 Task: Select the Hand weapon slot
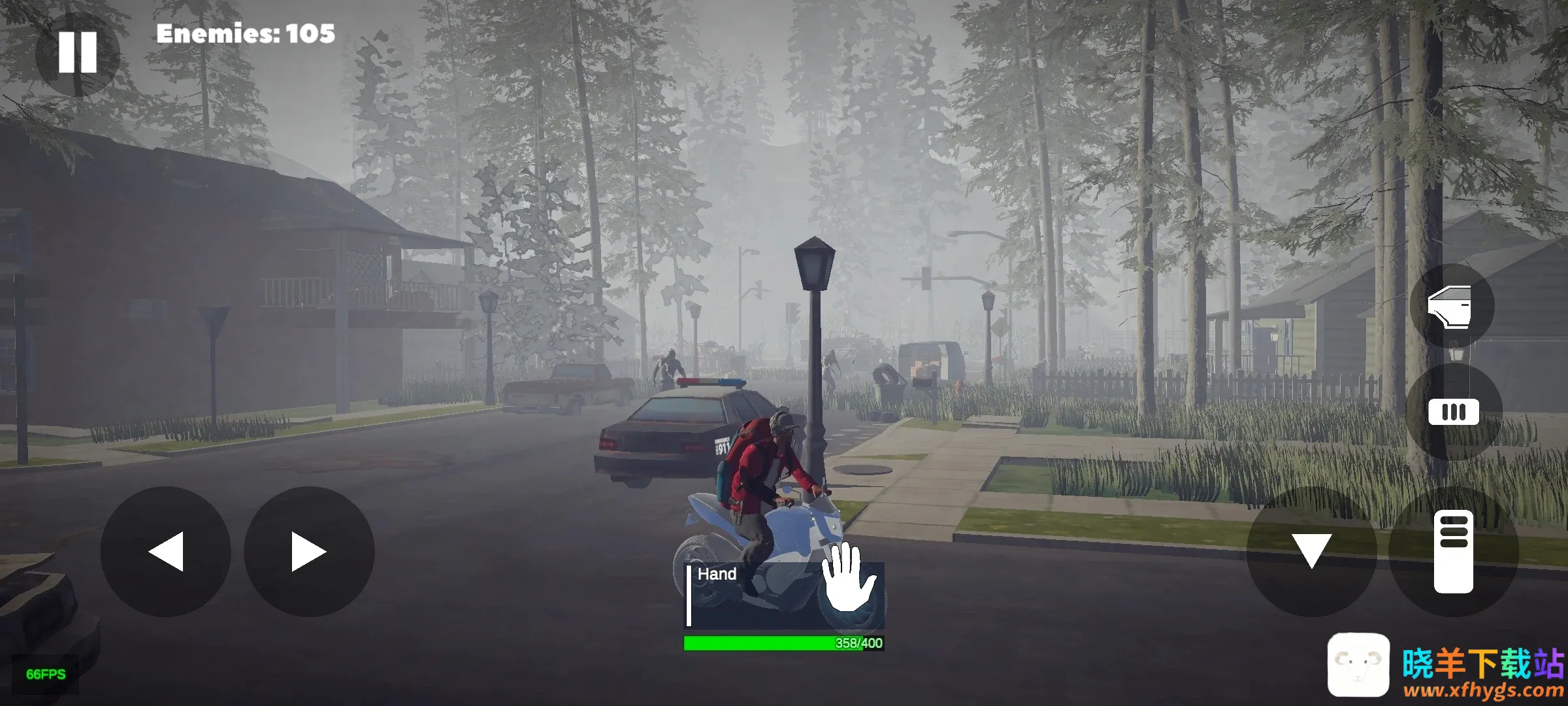784,595
